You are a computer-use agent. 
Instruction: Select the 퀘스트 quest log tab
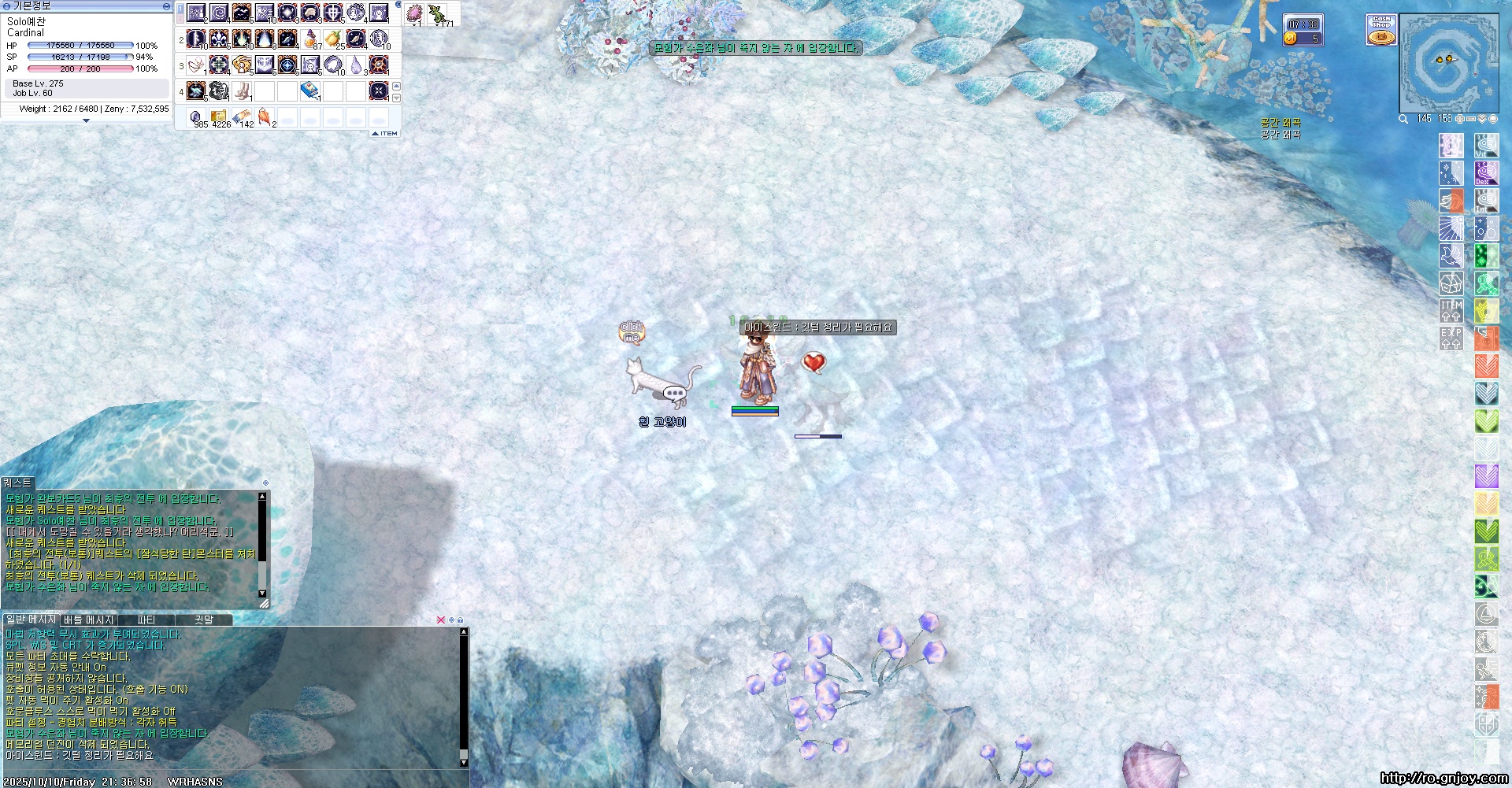[x=17, y=483]
